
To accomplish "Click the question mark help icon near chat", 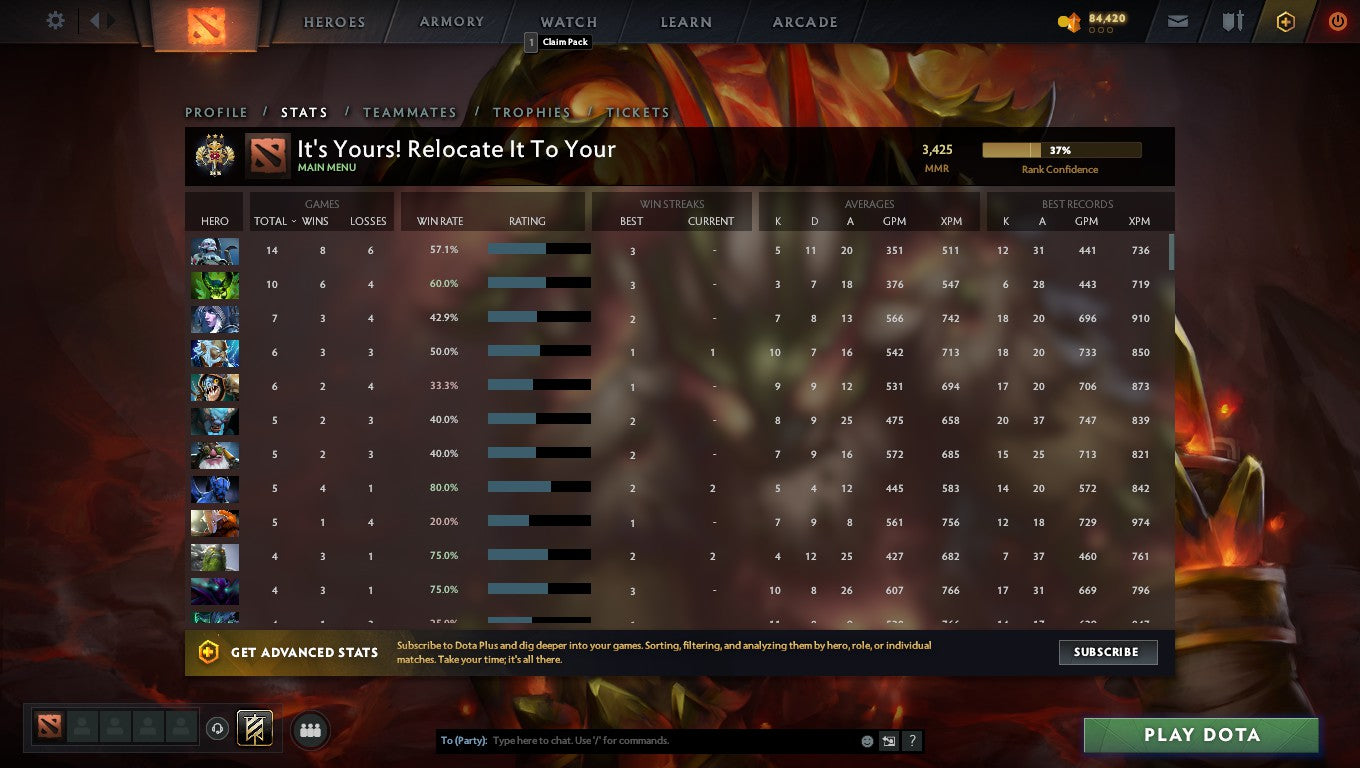I will tap(911, 740).
